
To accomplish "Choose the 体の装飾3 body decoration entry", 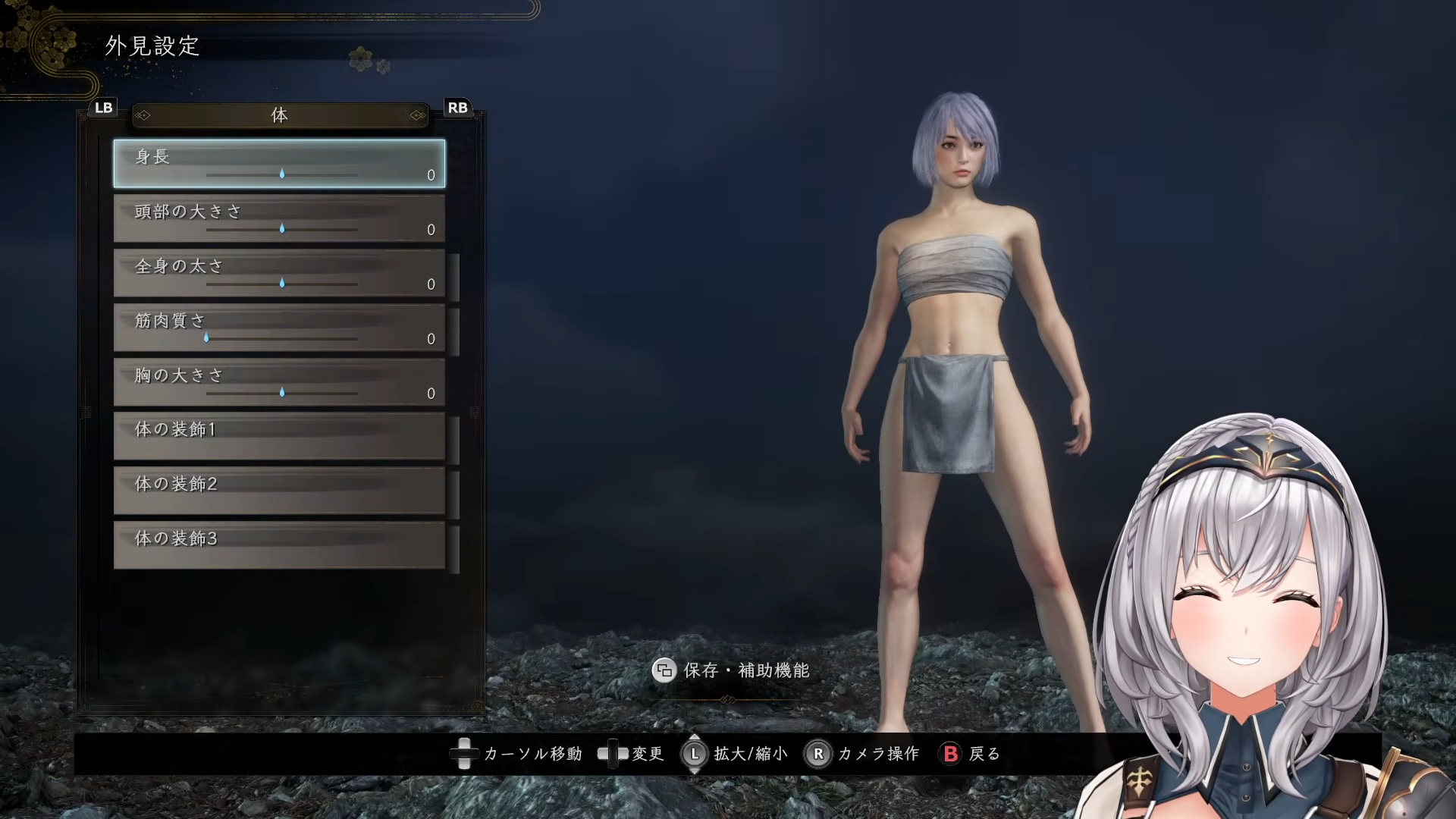I will click(x=279, y=545).
